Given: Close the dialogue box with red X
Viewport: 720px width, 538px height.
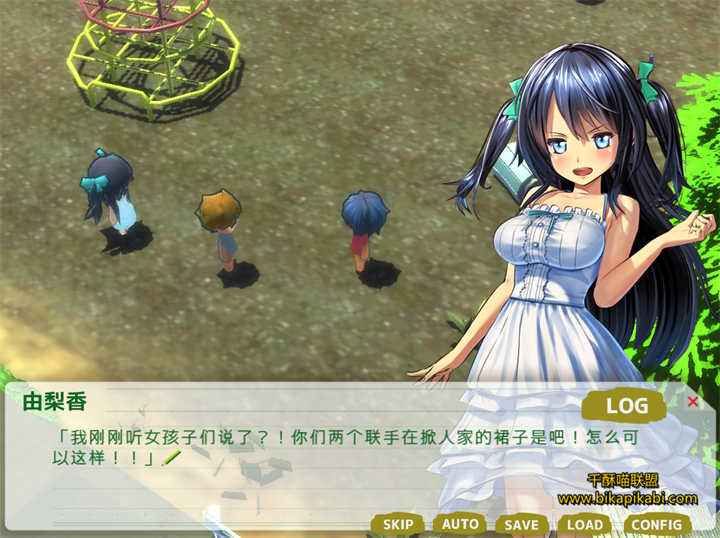Looking at the screenshot, I should (x=693, y=402).
